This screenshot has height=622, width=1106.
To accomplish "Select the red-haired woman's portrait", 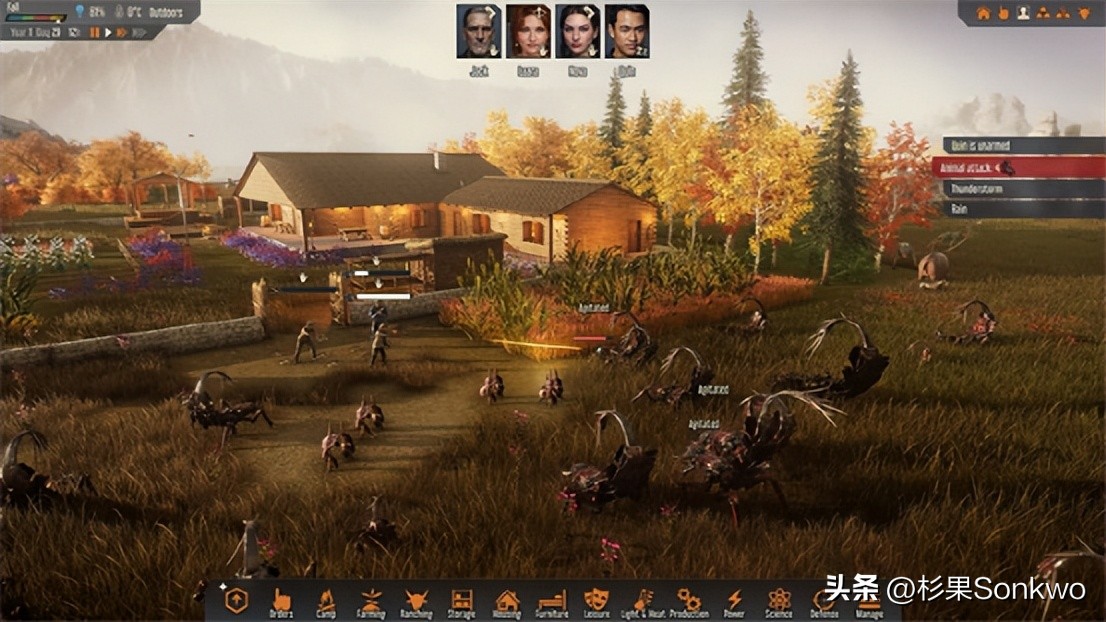I will (x=527, y=31).
